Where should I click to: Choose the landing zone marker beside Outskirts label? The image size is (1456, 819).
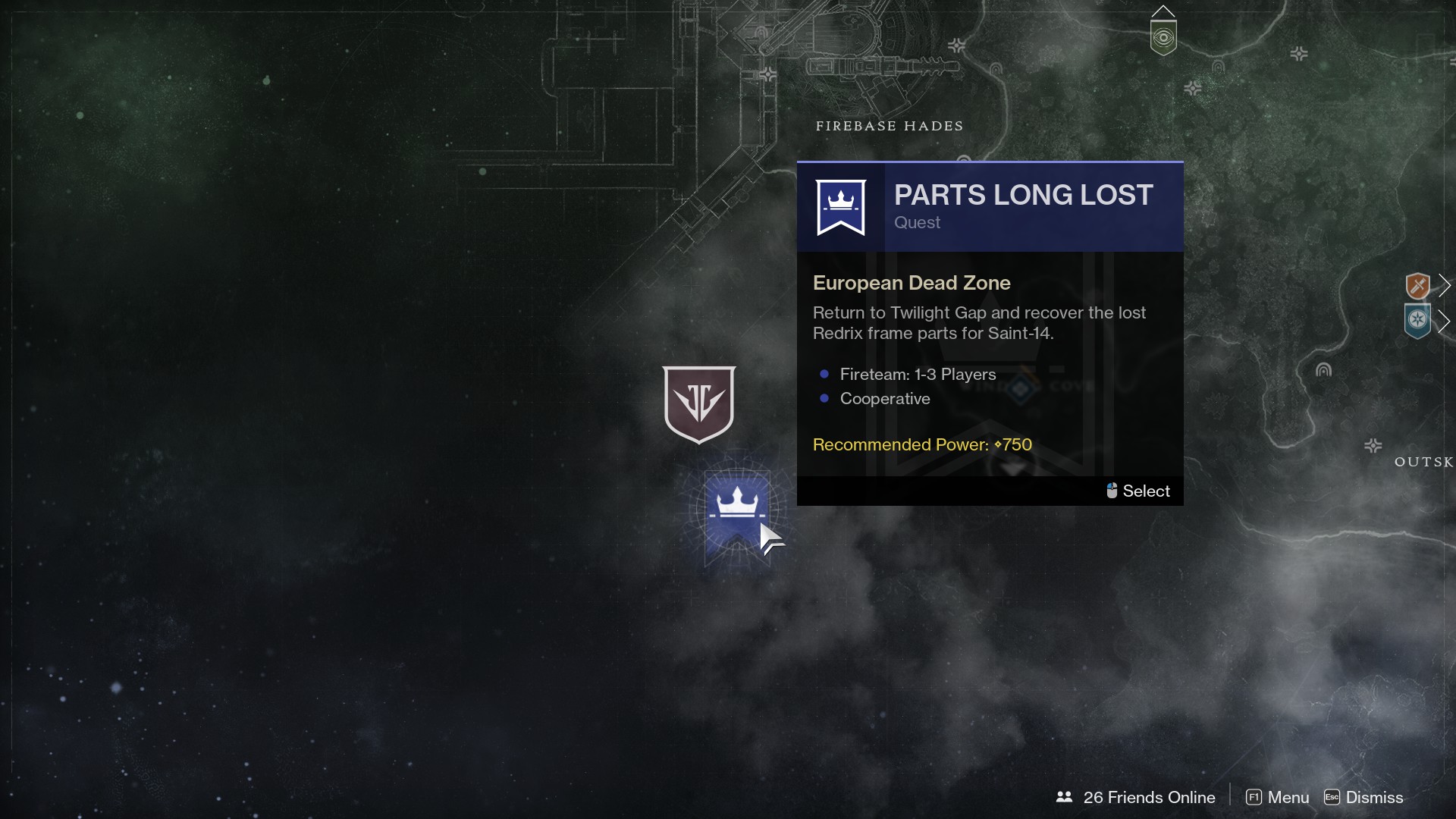pyautogui.click(x=1373, y=445)
